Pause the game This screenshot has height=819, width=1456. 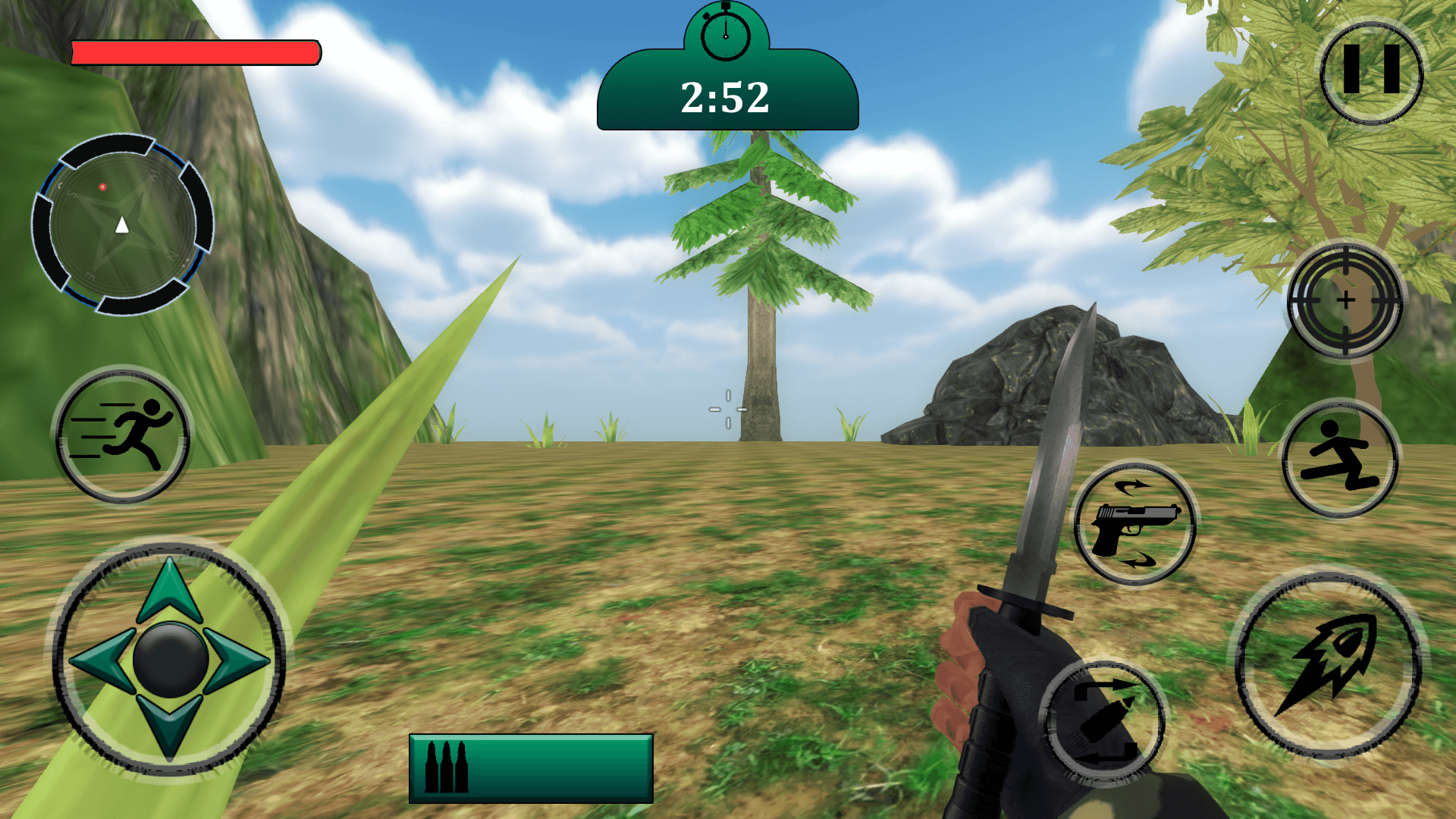tap(1371, 71)
